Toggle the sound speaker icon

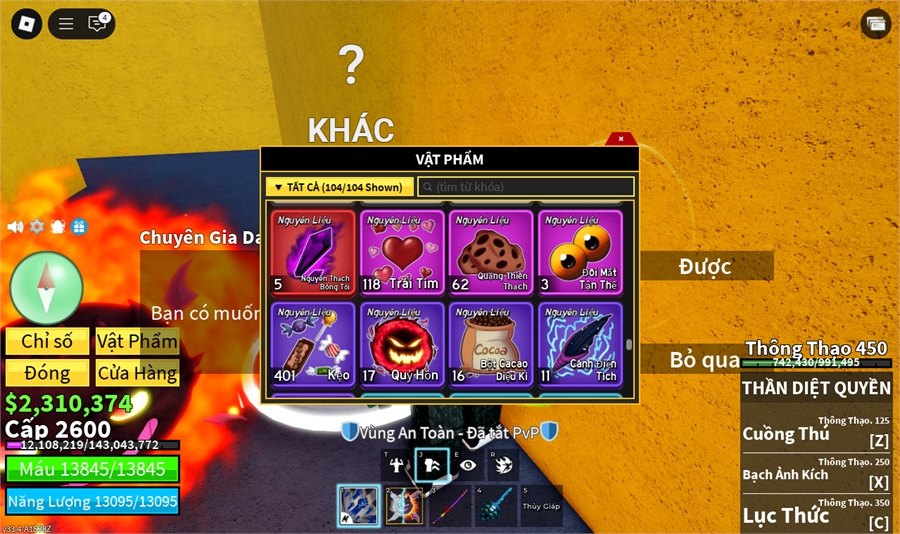pos(16,227)
